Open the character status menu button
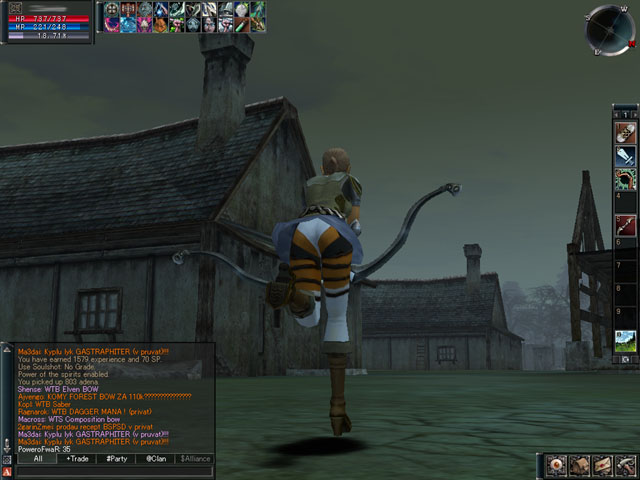Viewport: 640px width, 480px height. click(558, 465)
